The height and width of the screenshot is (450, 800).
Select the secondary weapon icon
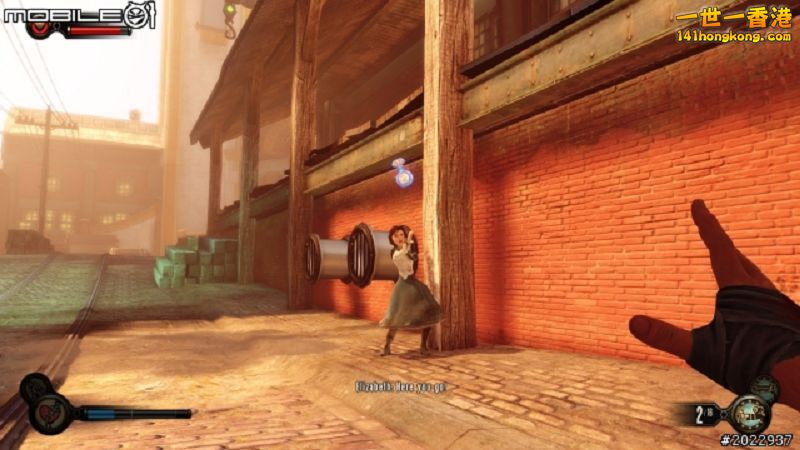pos(766,388)
